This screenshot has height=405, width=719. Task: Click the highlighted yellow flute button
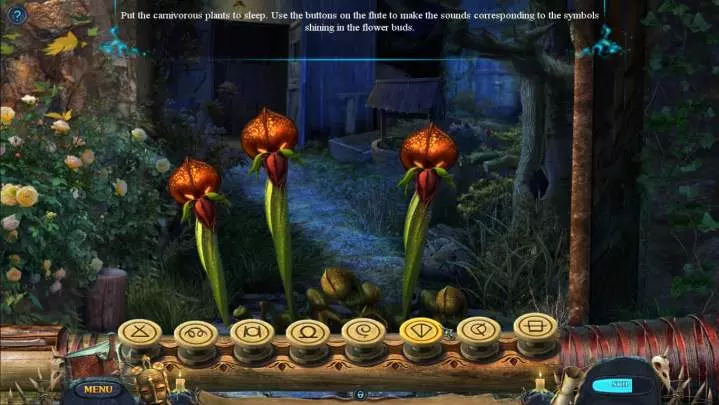420,328
